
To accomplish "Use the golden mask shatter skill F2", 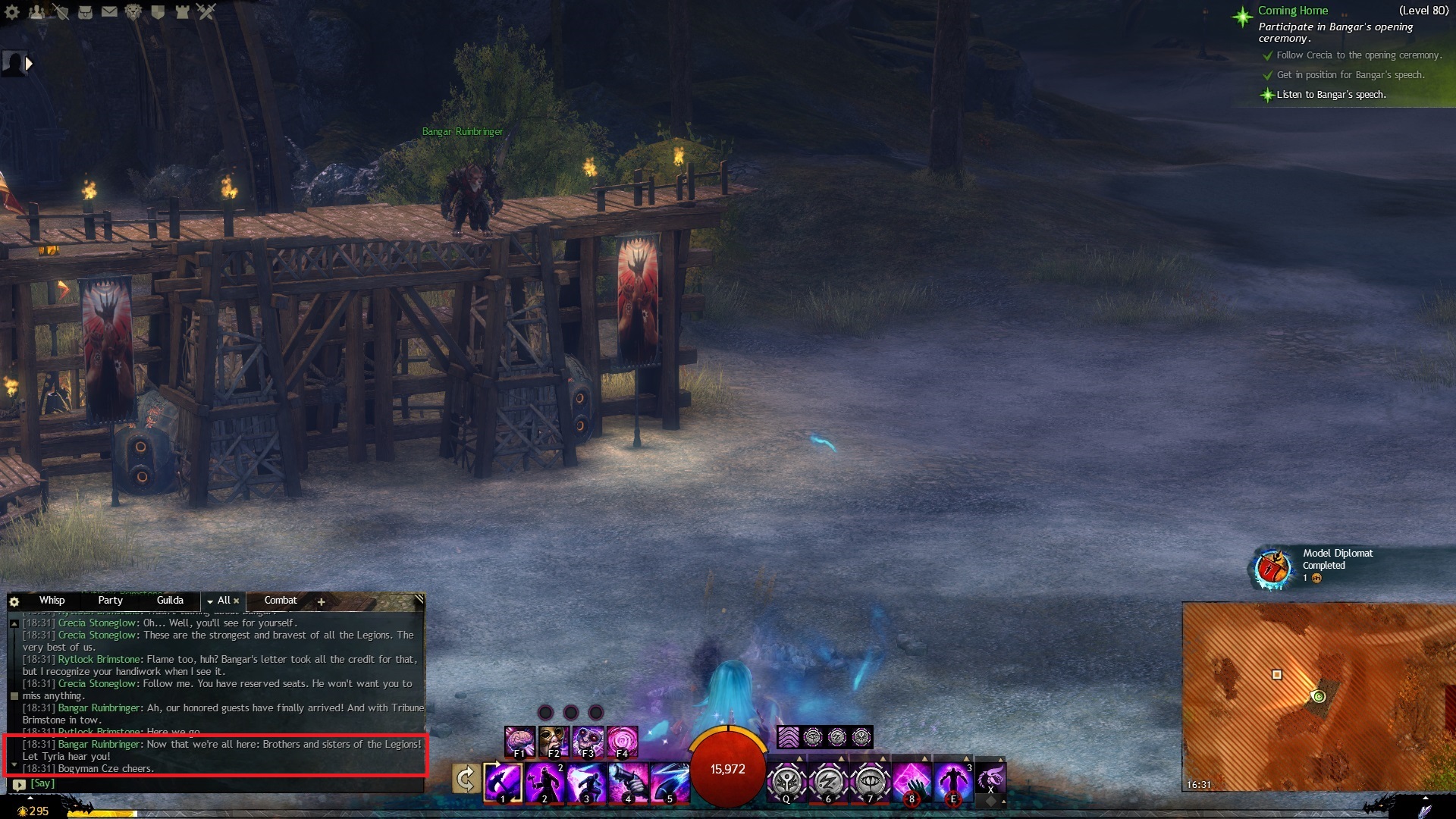I will [554, 741].
